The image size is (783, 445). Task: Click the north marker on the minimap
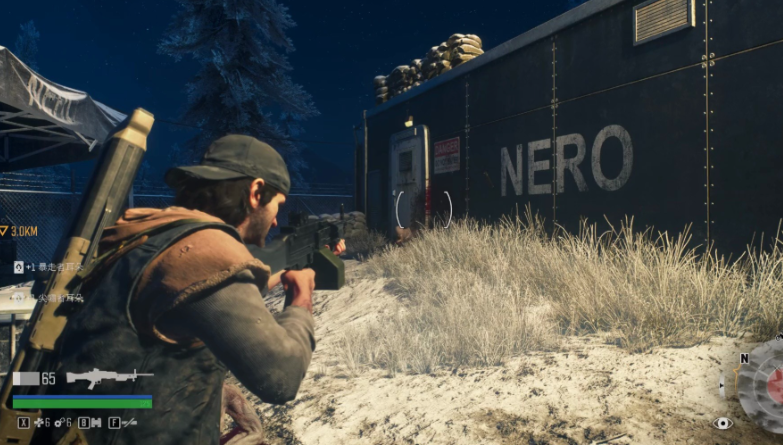coord(744,358)
